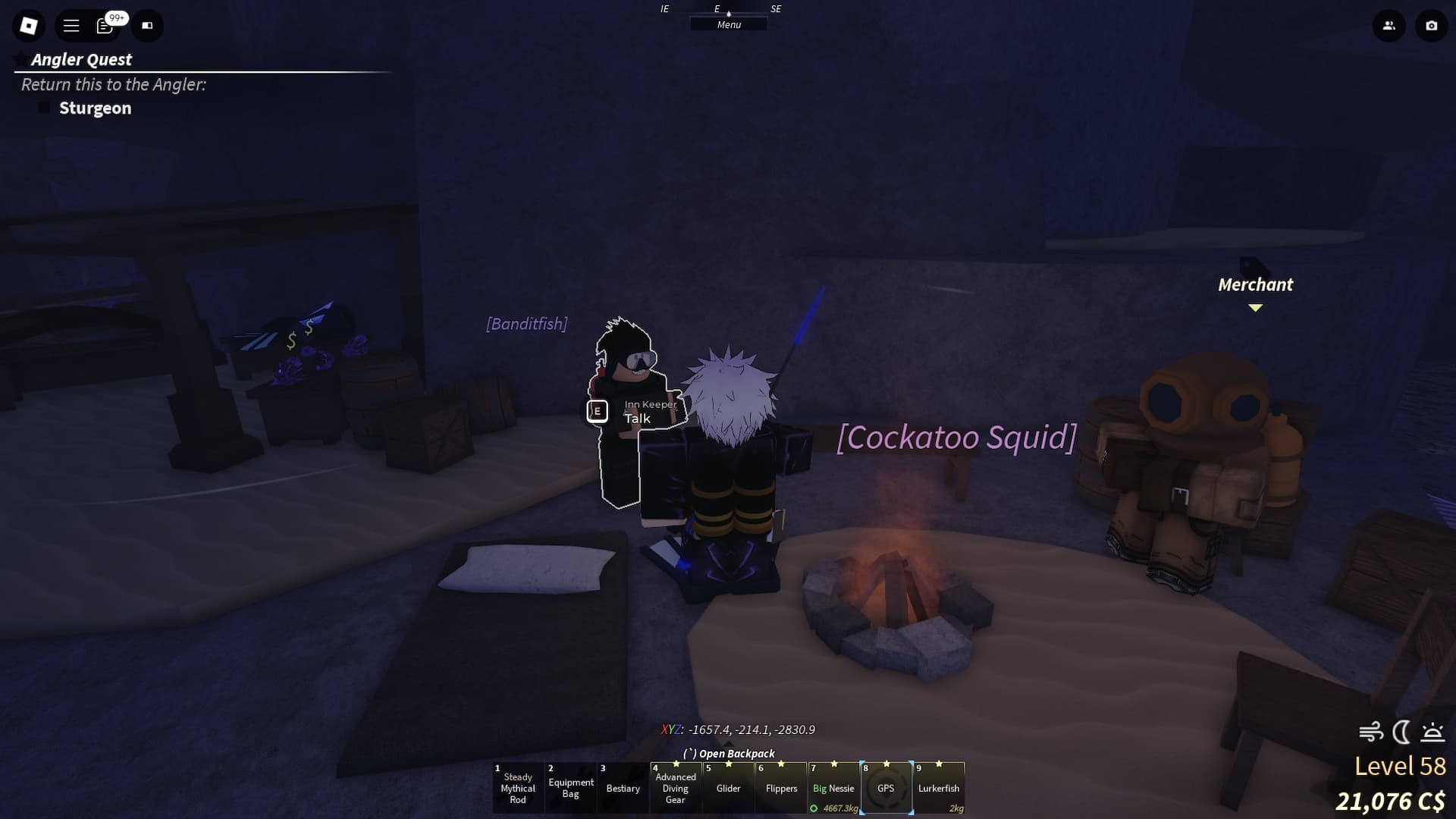The image size is (1456, 819).
Task: Open the Menu under the compass bar
Action: [728, 24]
